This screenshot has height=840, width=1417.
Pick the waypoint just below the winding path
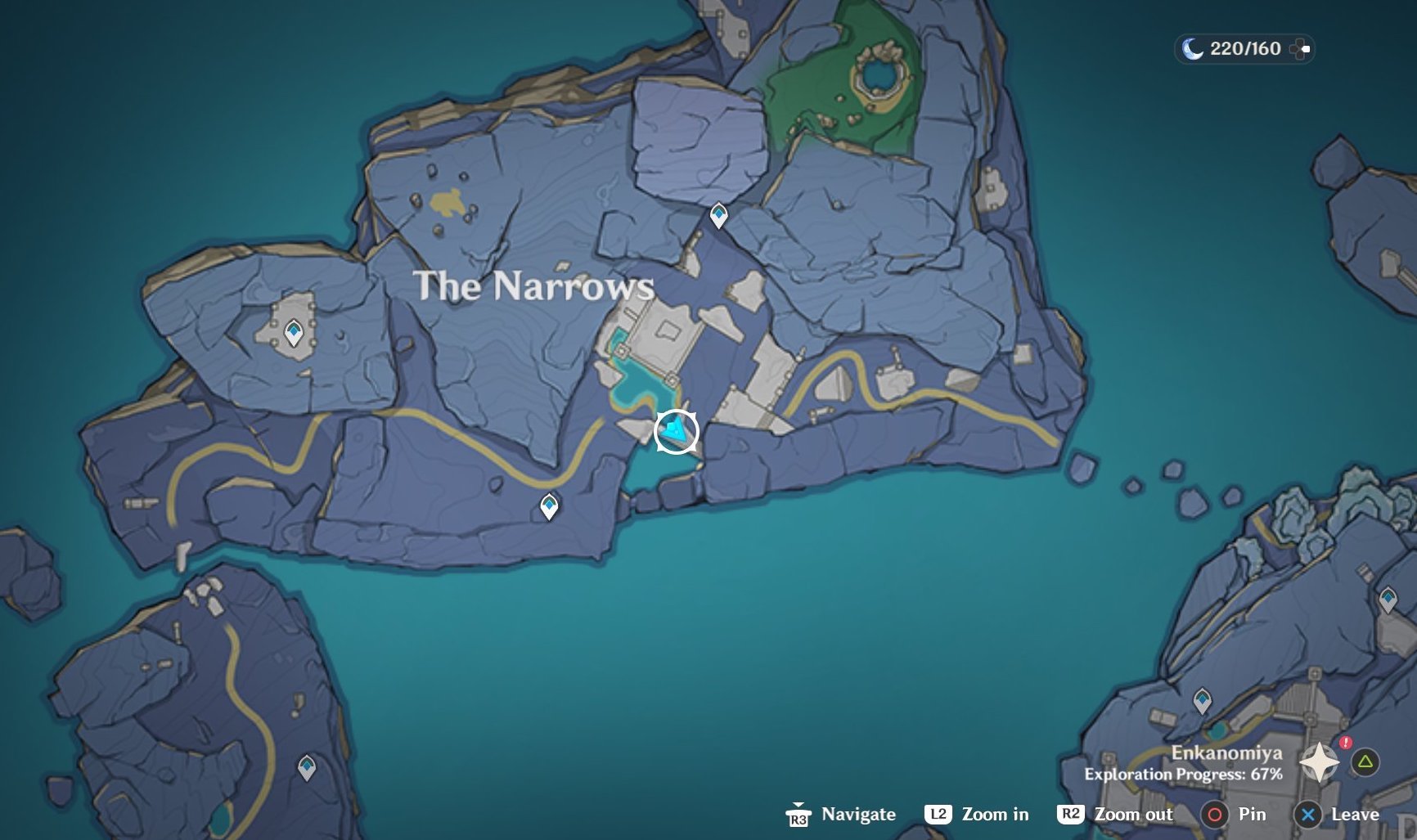pyautogui.click(x=549, y=505)
